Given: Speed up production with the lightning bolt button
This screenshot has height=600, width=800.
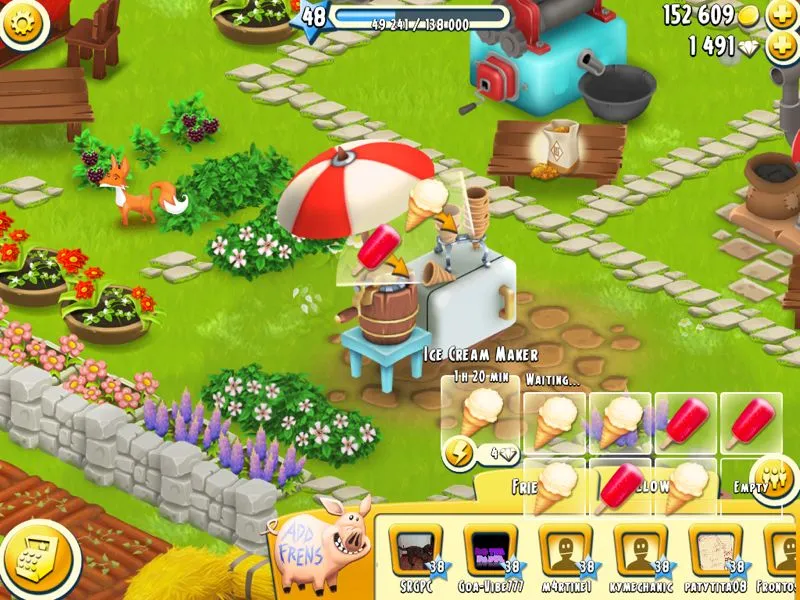Looking at the screenshot, I should click(459, 451).
